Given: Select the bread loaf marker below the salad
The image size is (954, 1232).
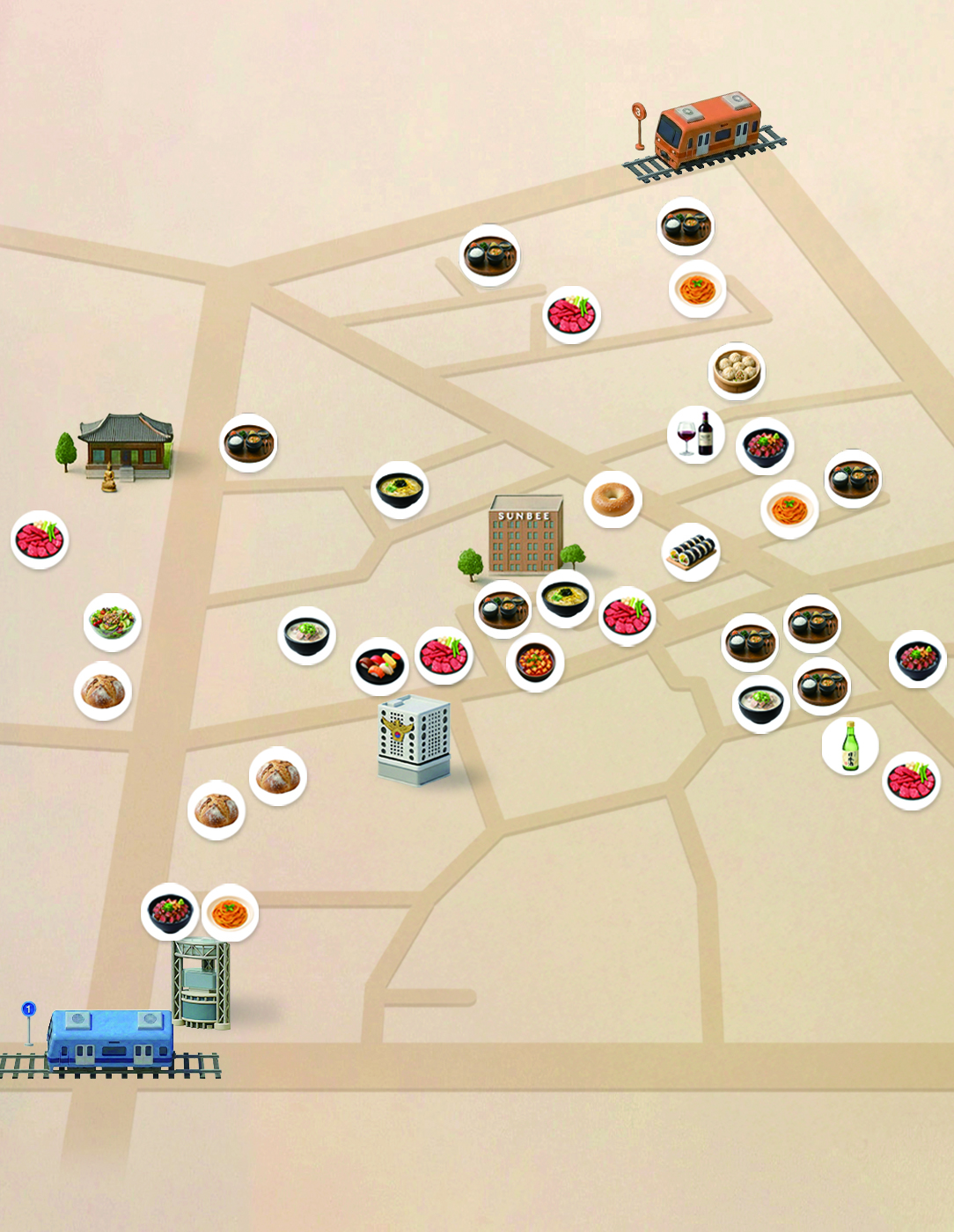Looking at the screenshot, I should click(103, 691).
